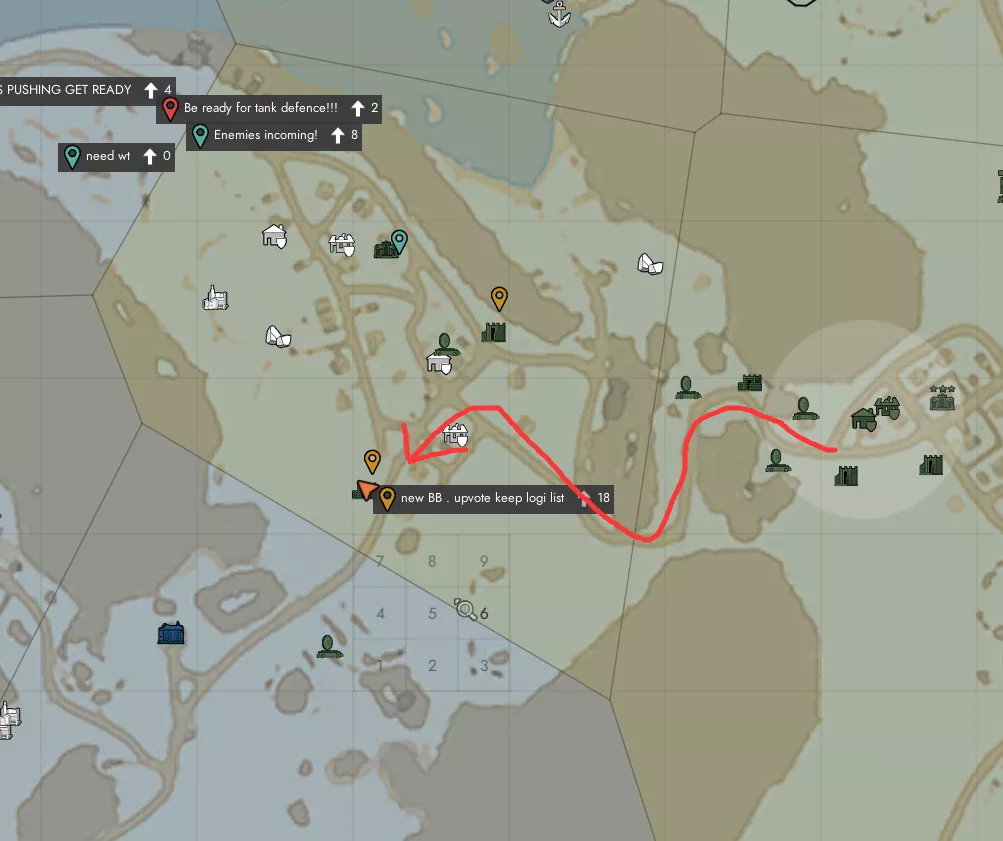Viewport: 1003px width, 841px height.
Task: Select the anchor seaport icon on the map
Action: pos(559,14)
